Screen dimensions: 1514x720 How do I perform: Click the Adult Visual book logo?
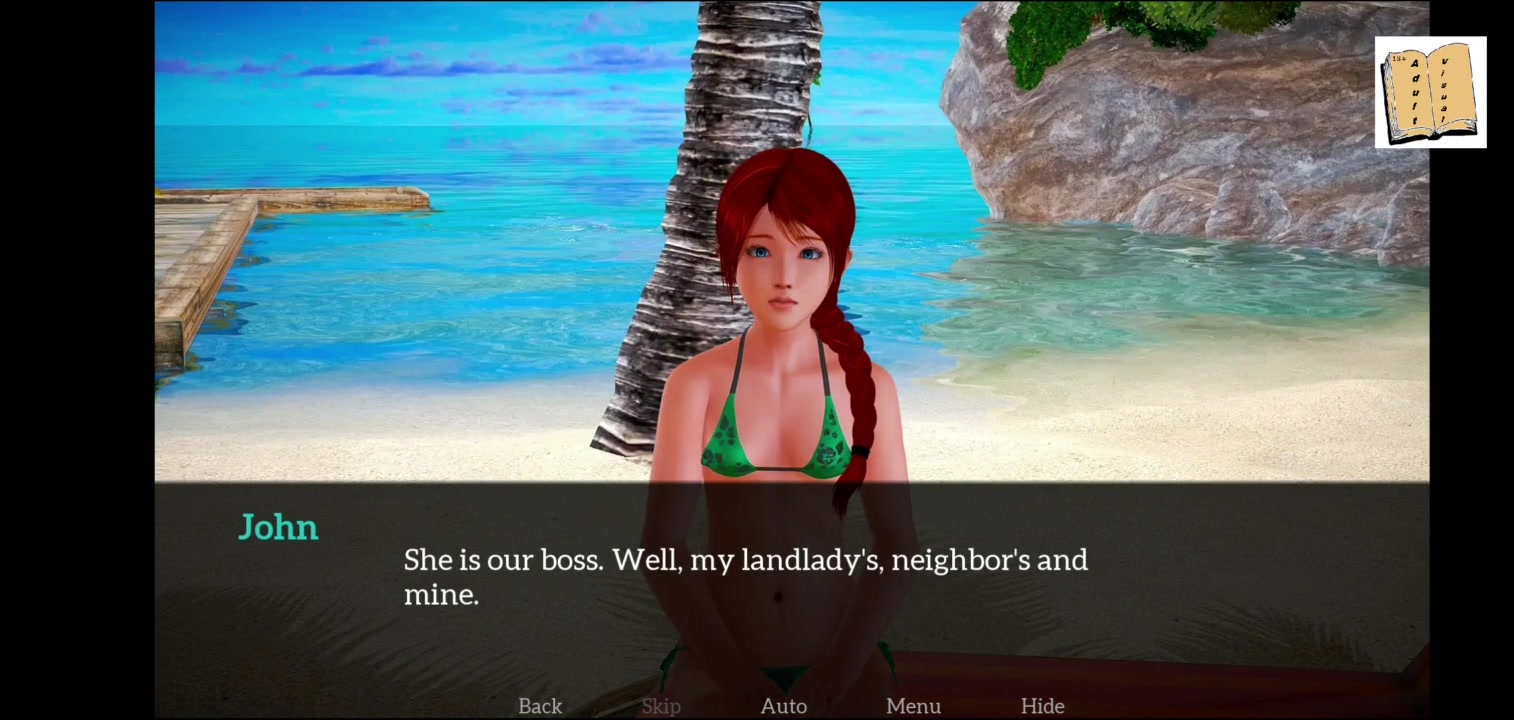[x=1430, y=93]
